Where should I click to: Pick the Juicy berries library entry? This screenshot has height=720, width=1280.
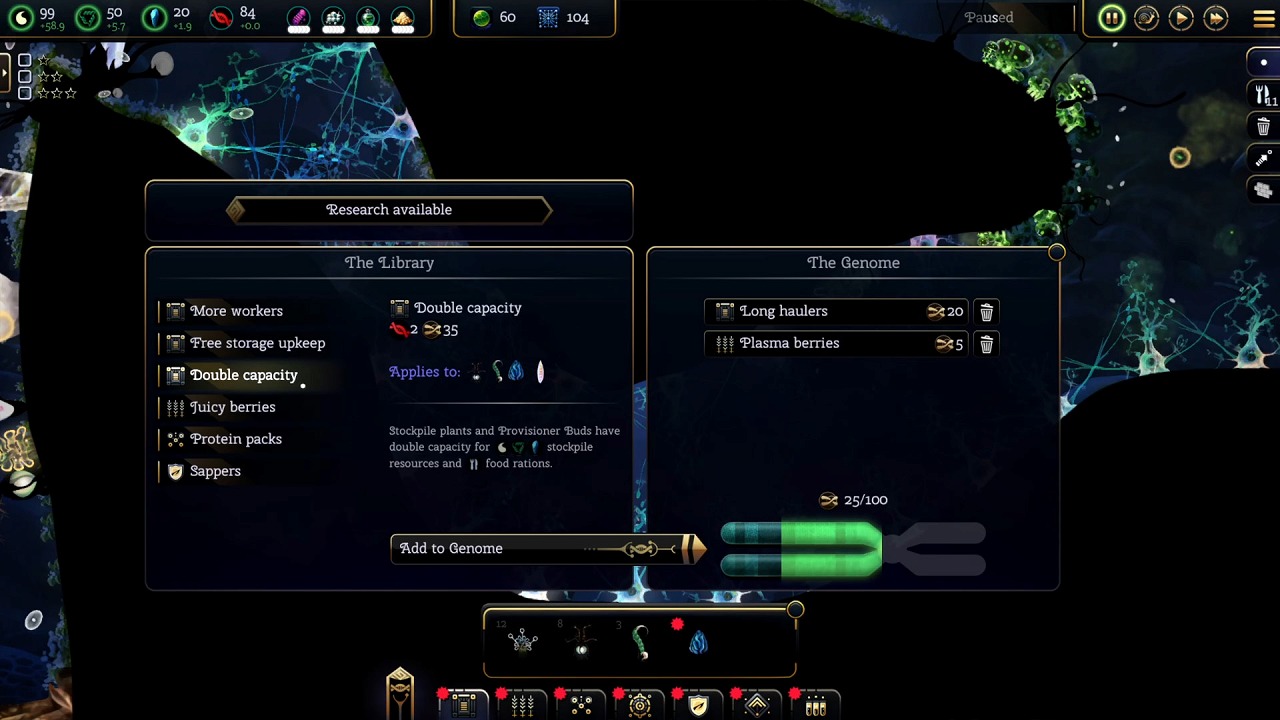click(x=232, y=407)
